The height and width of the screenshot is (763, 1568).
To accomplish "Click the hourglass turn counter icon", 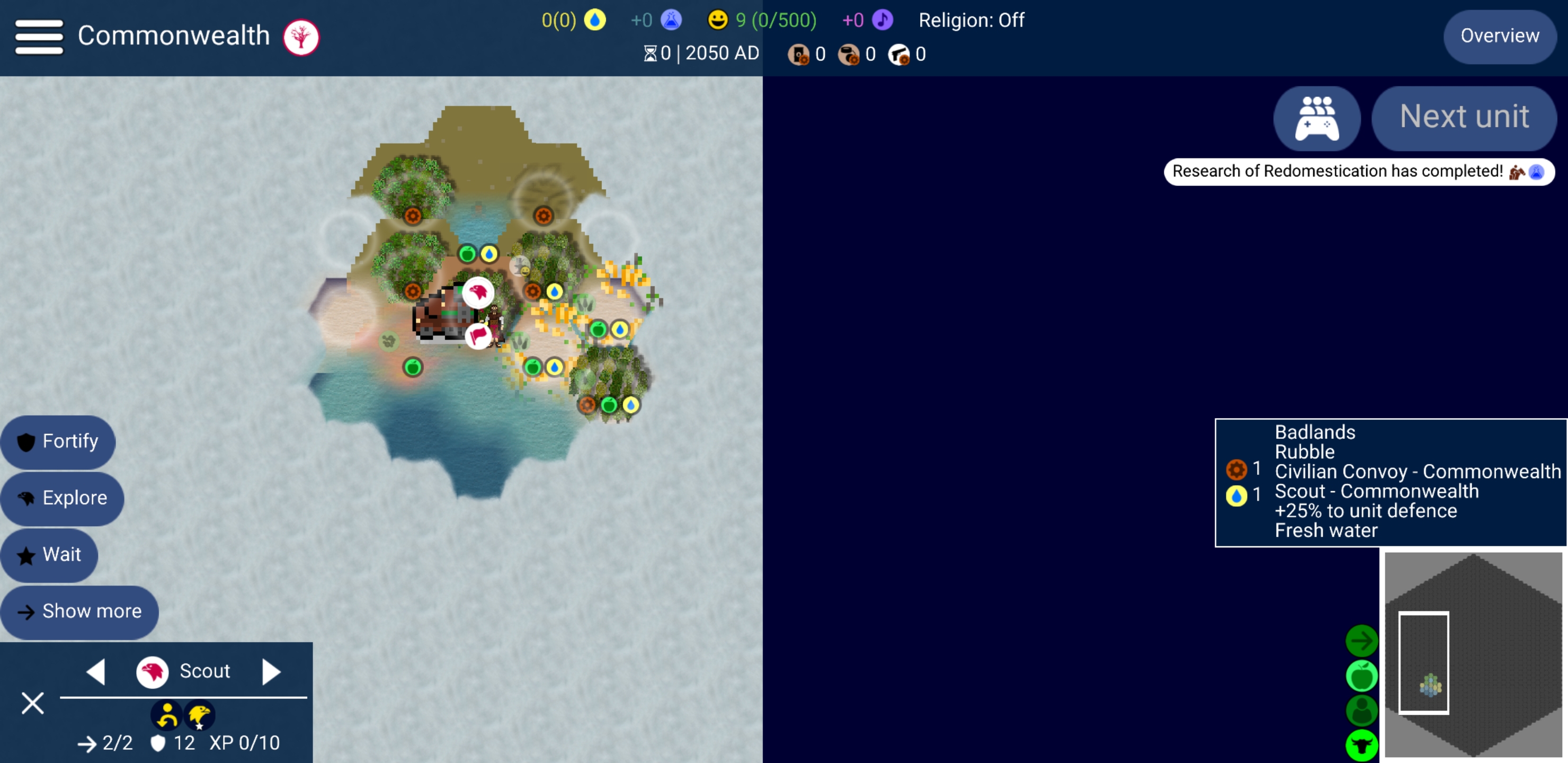I will (x=650, y=53).
